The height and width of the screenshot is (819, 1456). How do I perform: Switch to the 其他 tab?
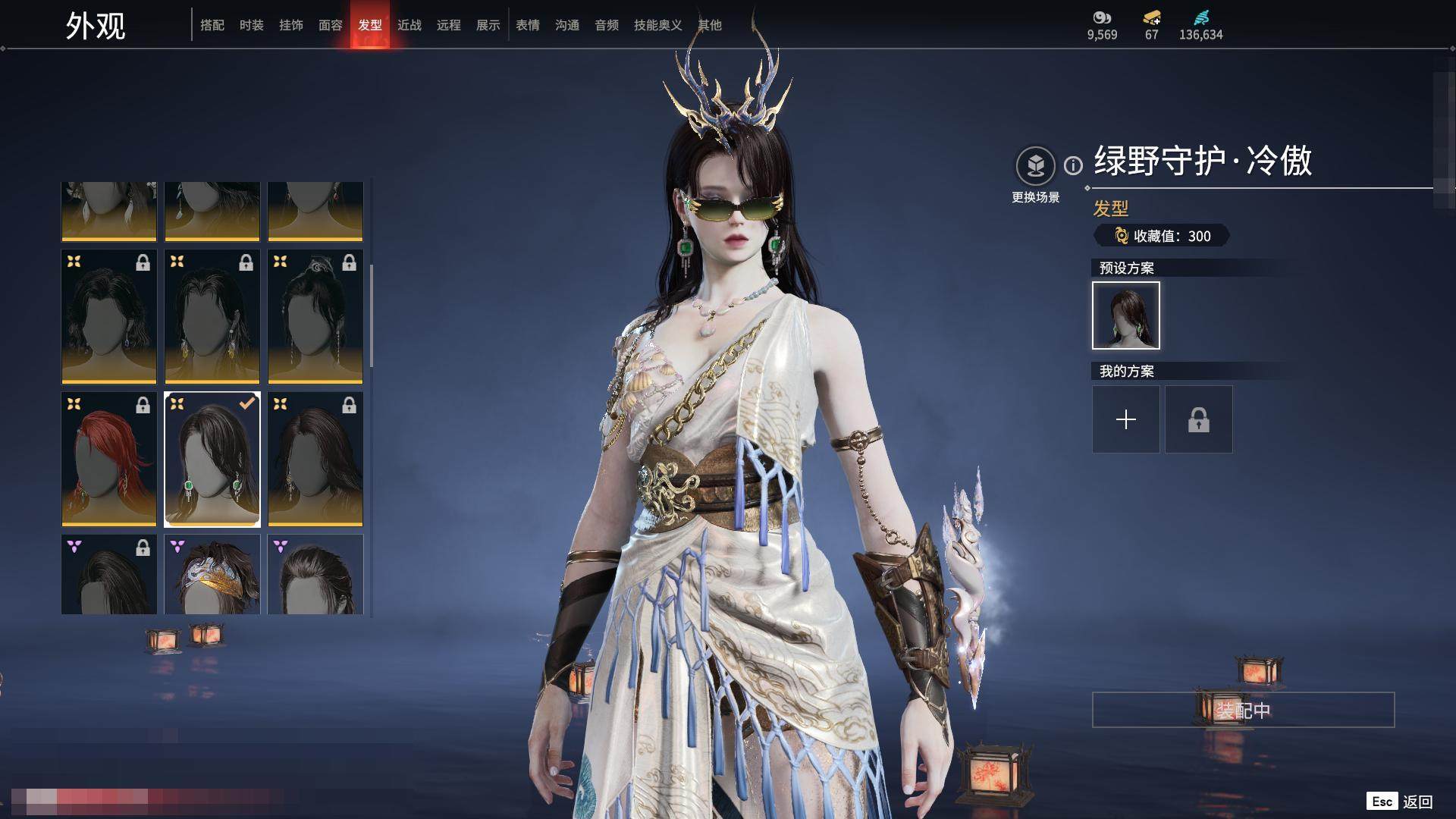[710, 25]
